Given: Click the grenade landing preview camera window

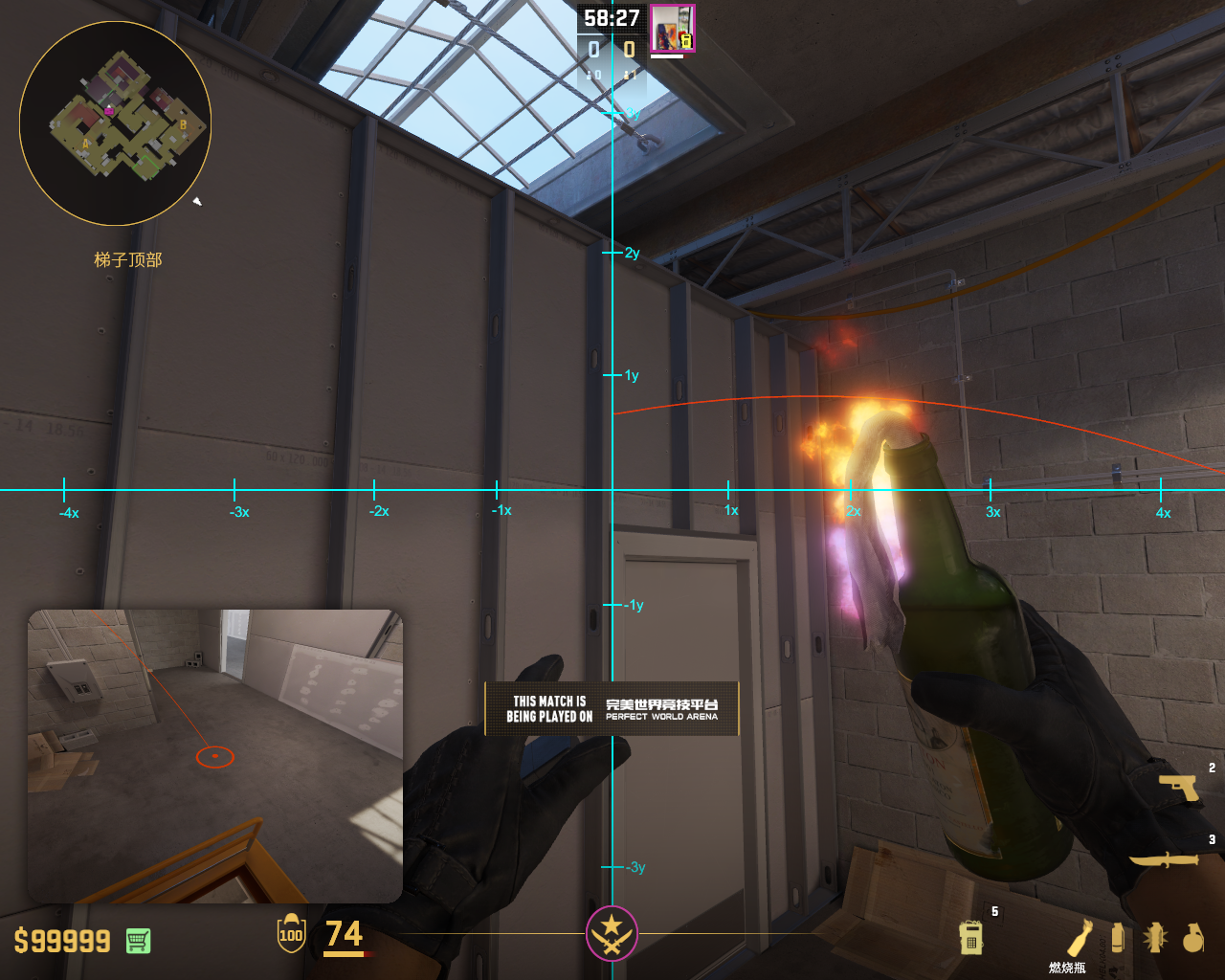Looking at the screenshot, I should tap(214, 756).
